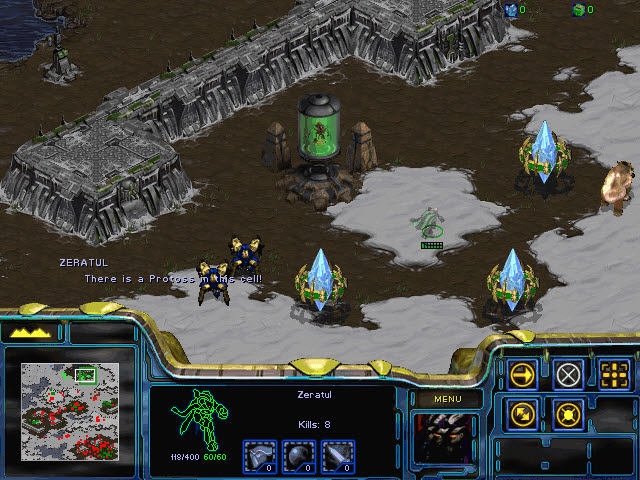
Task: Inspect the plasma shields upgrade icon
Action: (x=298, y=456)
